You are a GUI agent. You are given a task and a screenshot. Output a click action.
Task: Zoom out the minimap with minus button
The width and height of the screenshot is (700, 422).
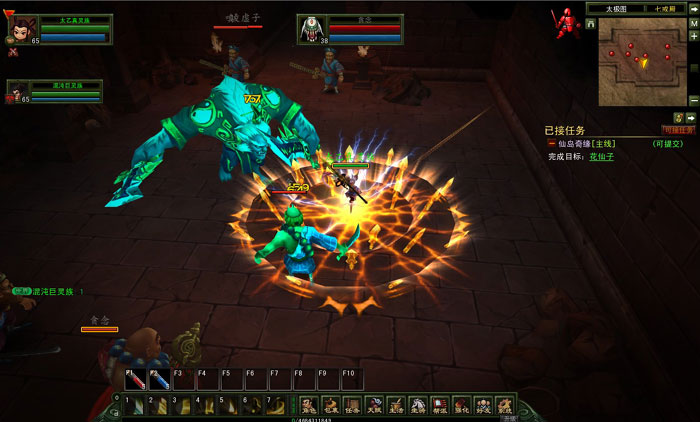click(x=694, y=100)
